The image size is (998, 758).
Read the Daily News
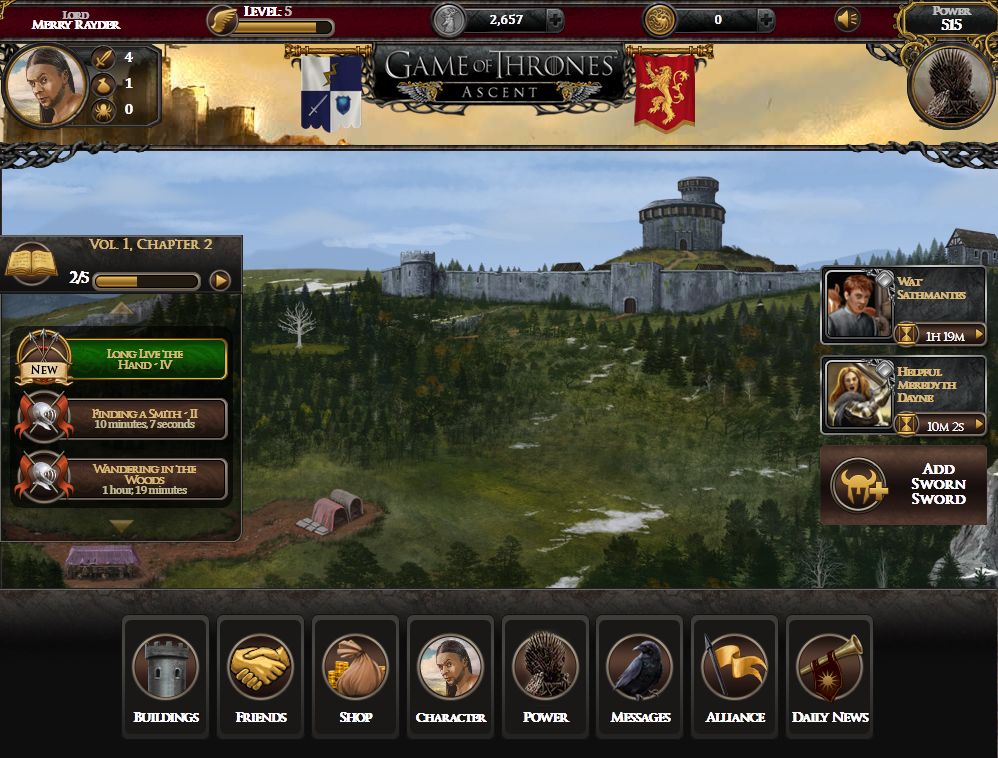[830, 675]
